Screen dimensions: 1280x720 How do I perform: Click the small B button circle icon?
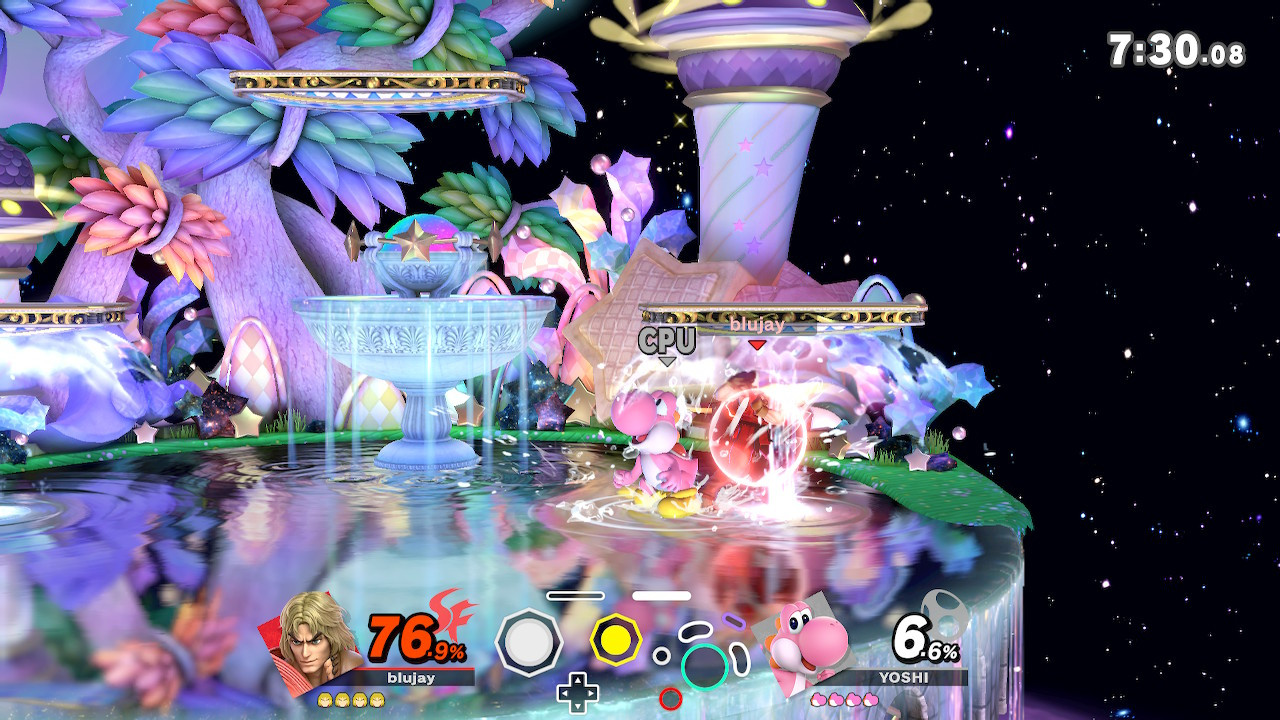[661, 655]
